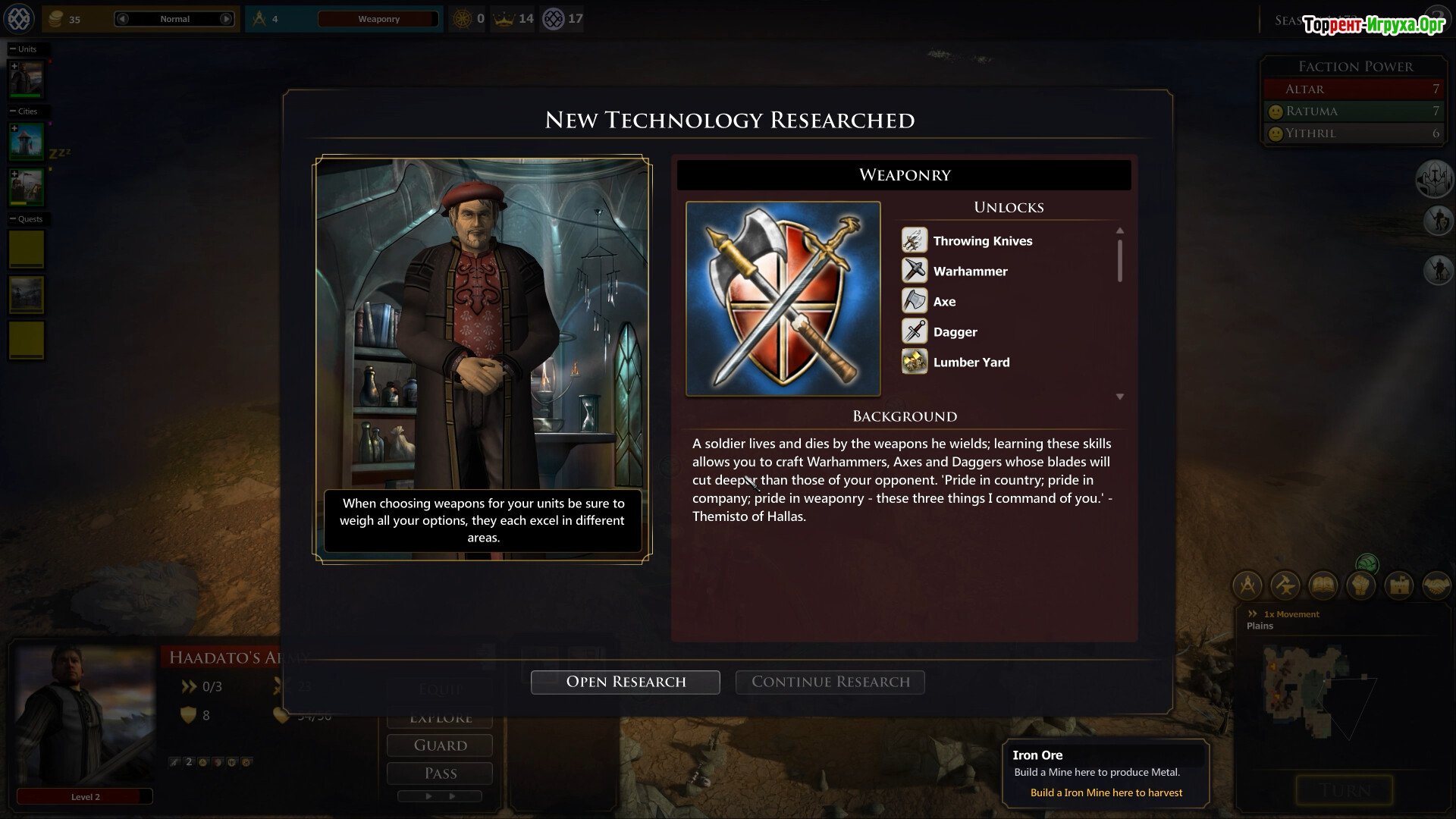Select Throwing Knives in the unlocks list
The width and height of the screenshot is (1456, 819).
click(982, 241)
